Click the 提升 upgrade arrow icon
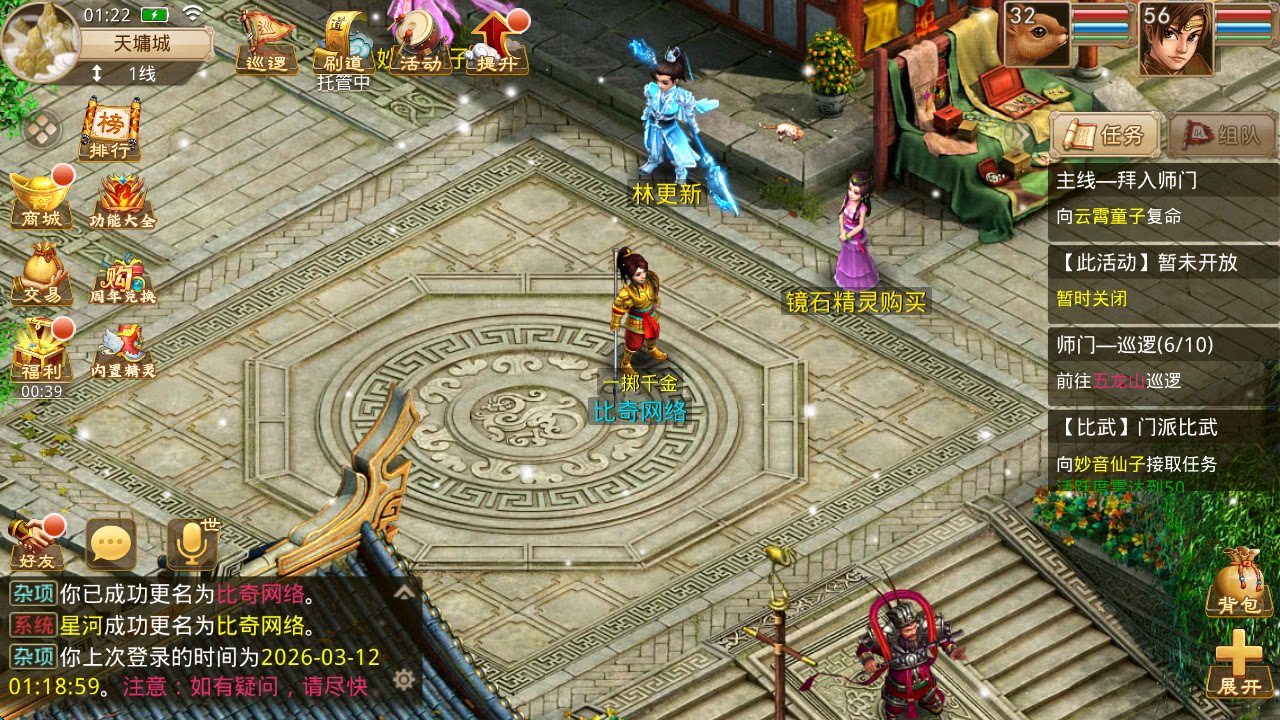 click(497, 40)
